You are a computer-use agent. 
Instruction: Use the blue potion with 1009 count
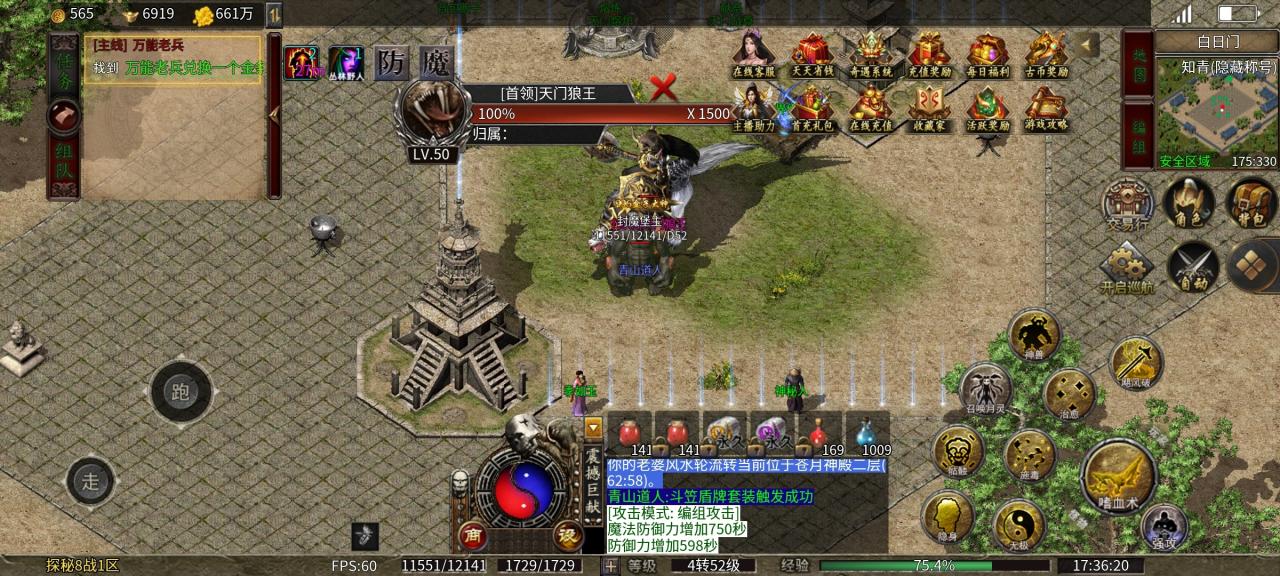(x=866, y=434)
